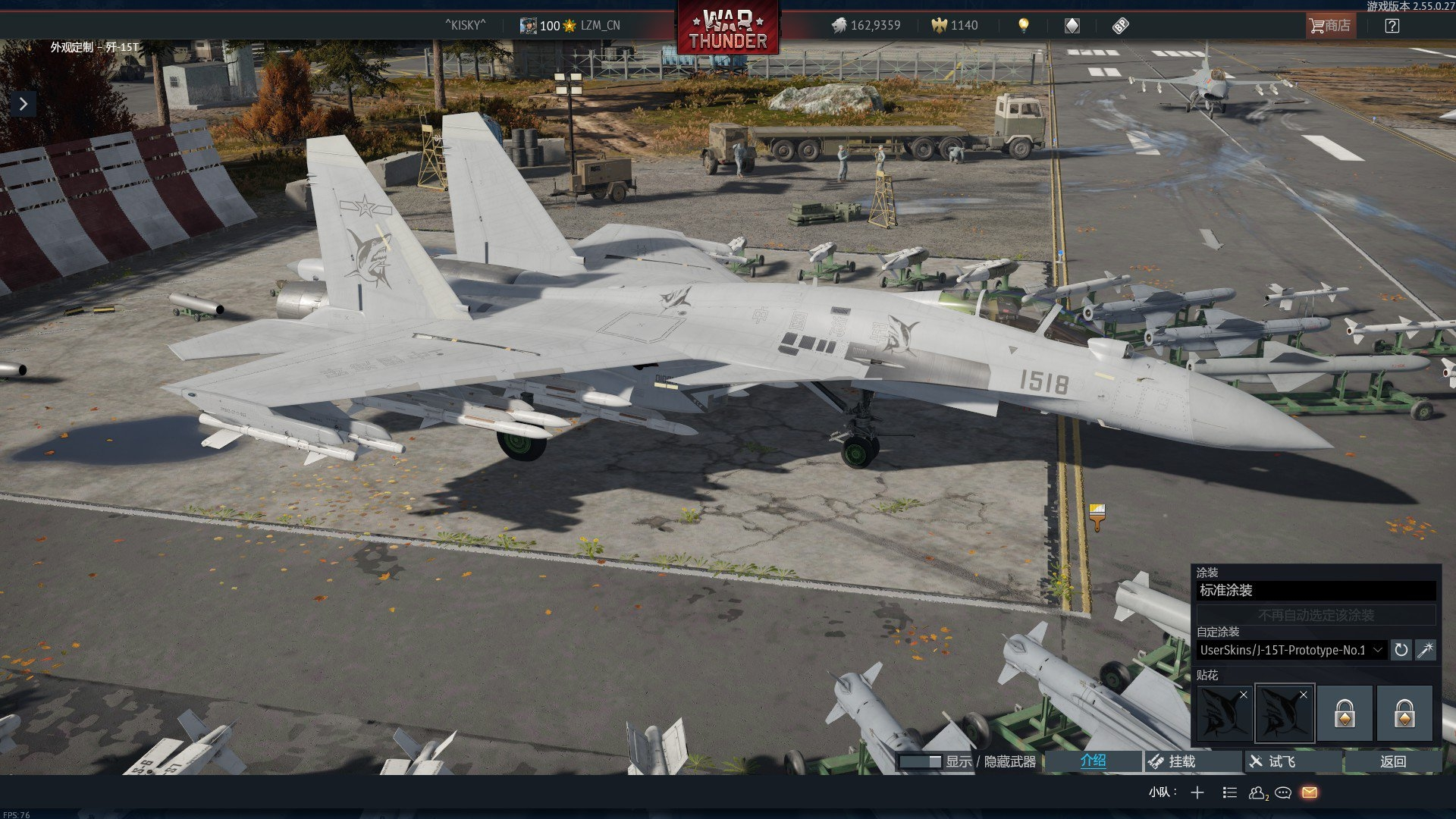The height and width of the screenshot is (819, 1456).
Task: Toggle the 显示/隐藏武器 weapons switch
Action: point(920,761)
